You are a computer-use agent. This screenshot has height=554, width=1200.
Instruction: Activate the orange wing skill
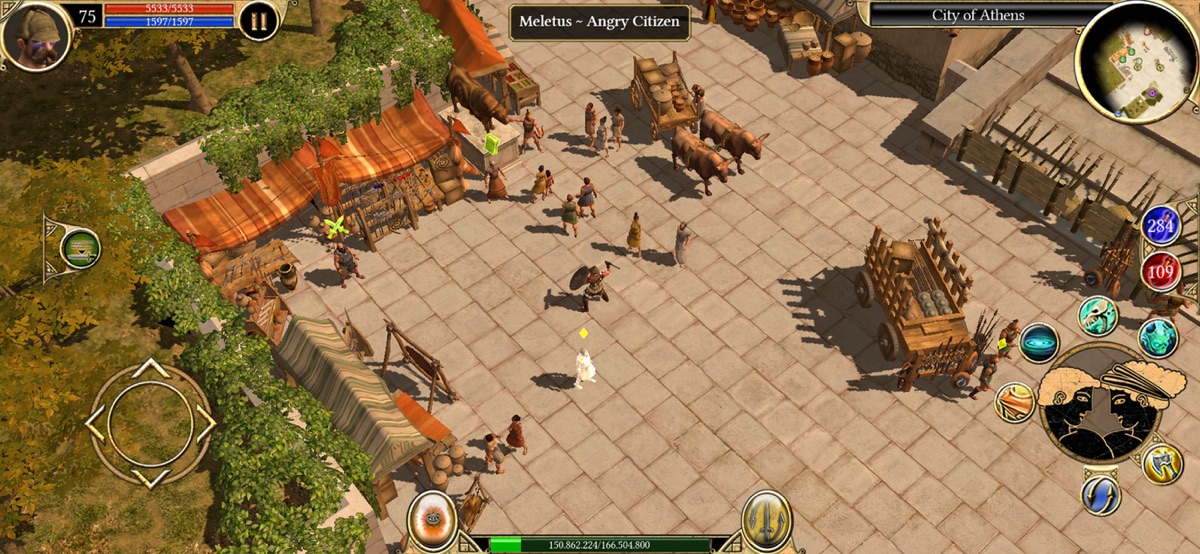[x=1014, y=402]
